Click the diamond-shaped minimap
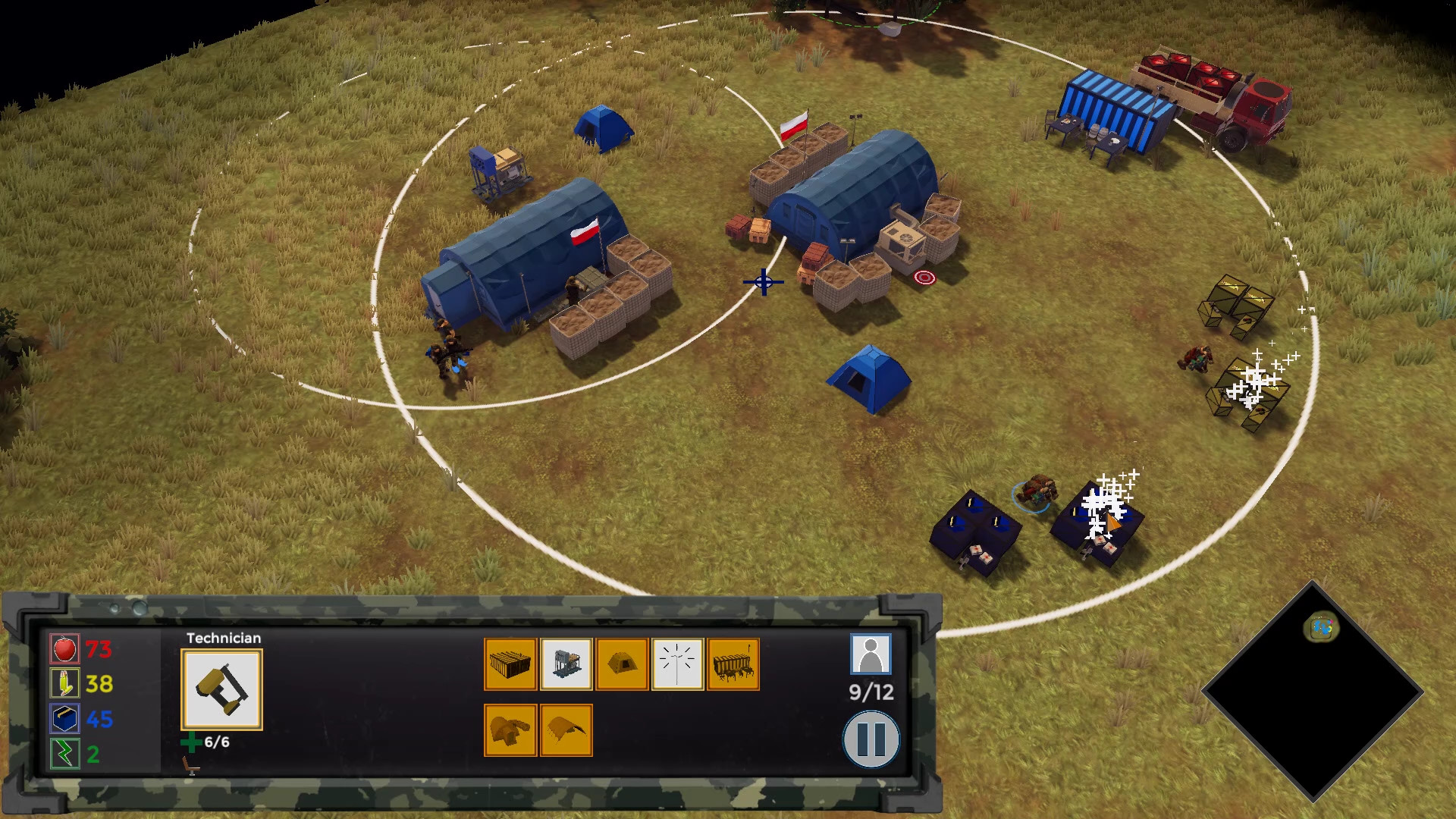The height and width of the screenshot is (819, 1456). pyautogui.click(x=1312, y=692)
